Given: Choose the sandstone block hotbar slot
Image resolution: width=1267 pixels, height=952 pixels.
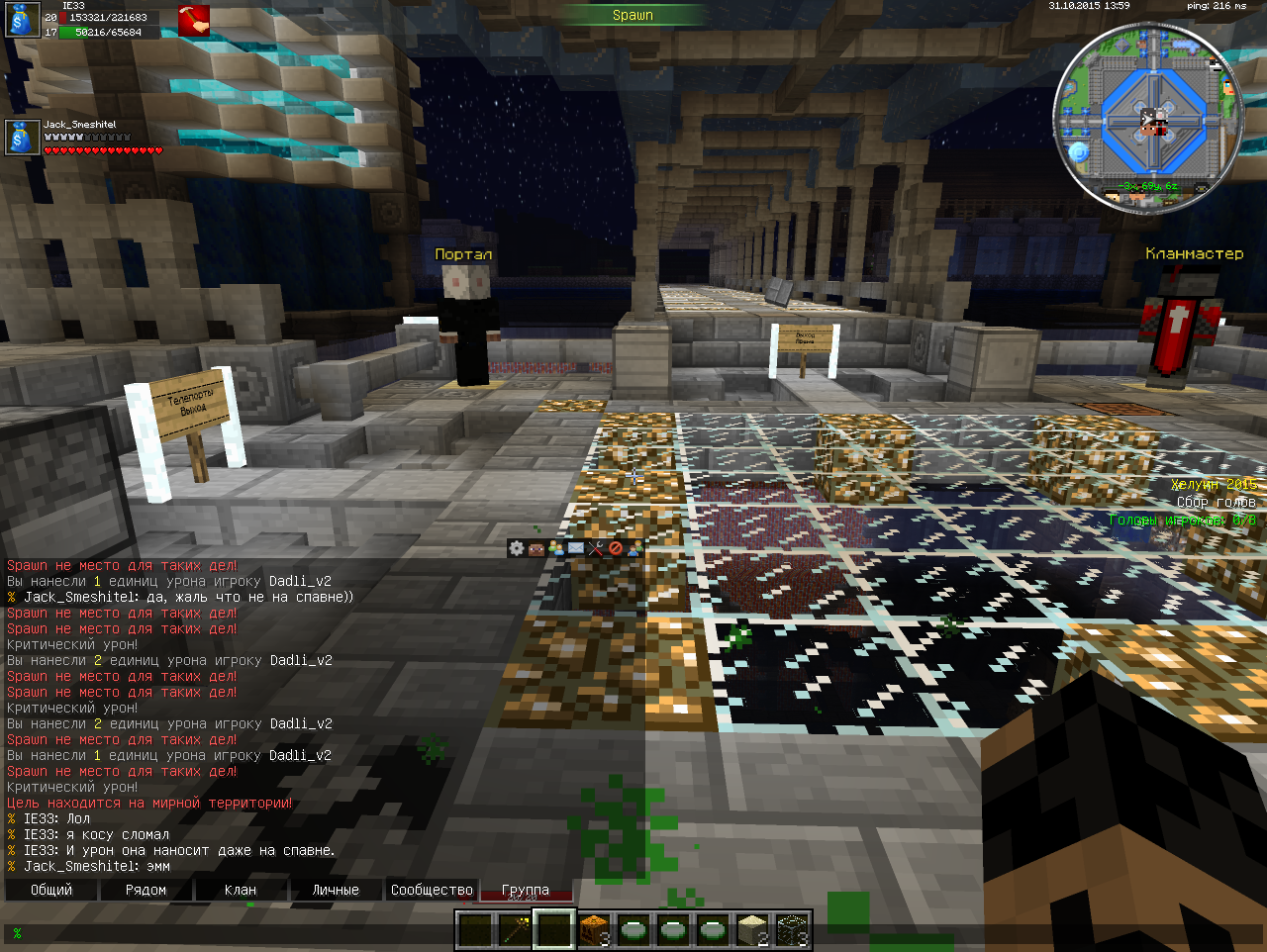Looking at the screenshot, I should [x=752, y=930].
